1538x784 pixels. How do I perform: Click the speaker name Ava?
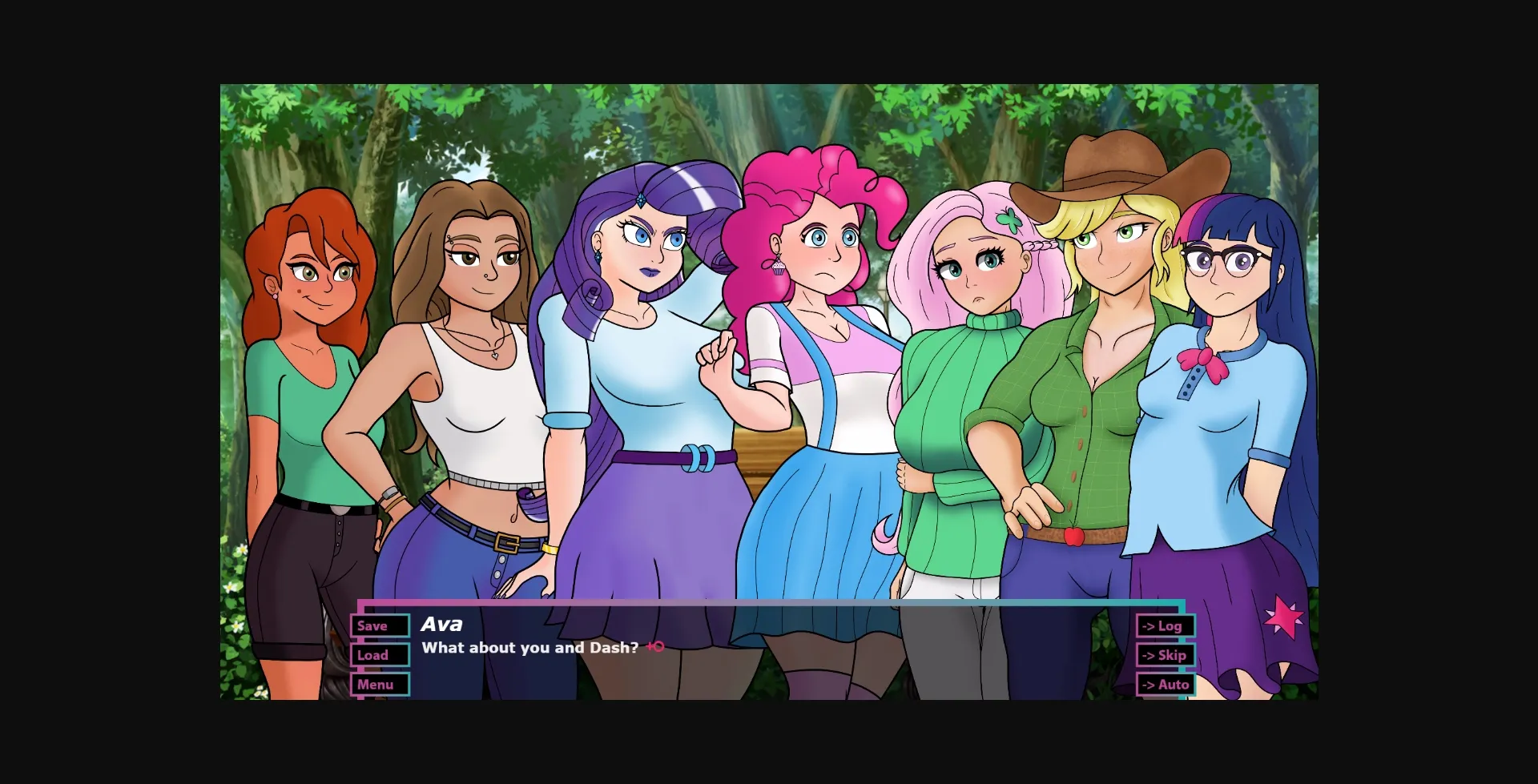[442, 625]
